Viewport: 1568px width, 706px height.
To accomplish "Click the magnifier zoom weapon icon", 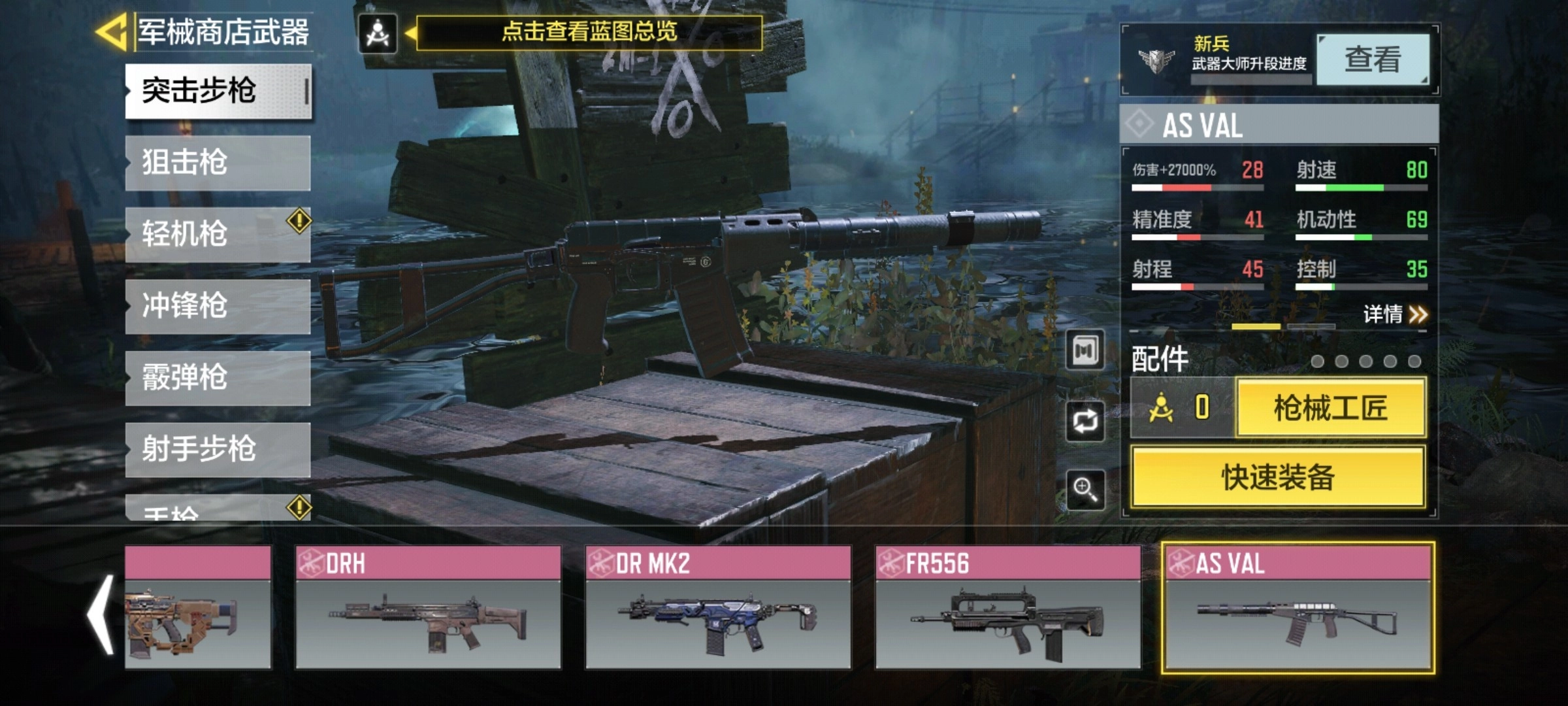I will coord(1085,489).
